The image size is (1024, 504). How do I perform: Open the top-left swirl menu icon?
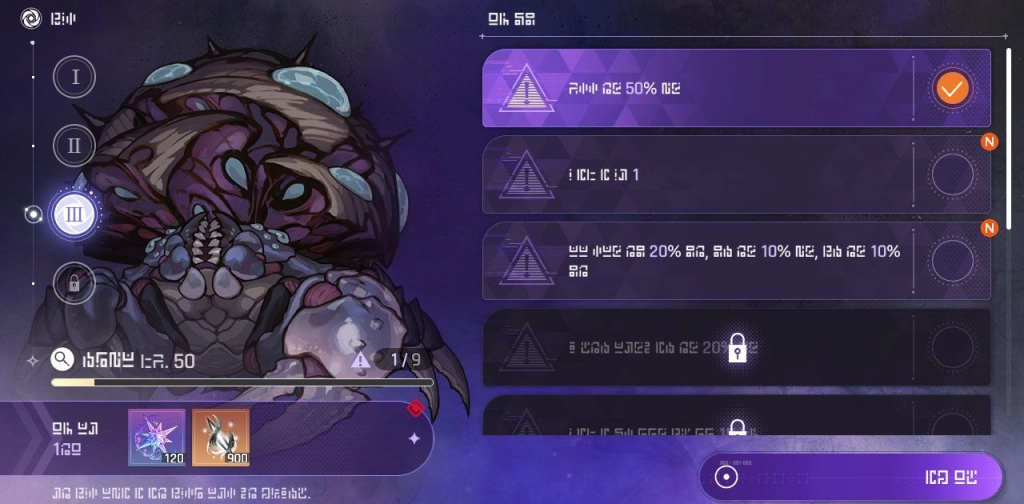pyautogui.click(x=32, y=19)
